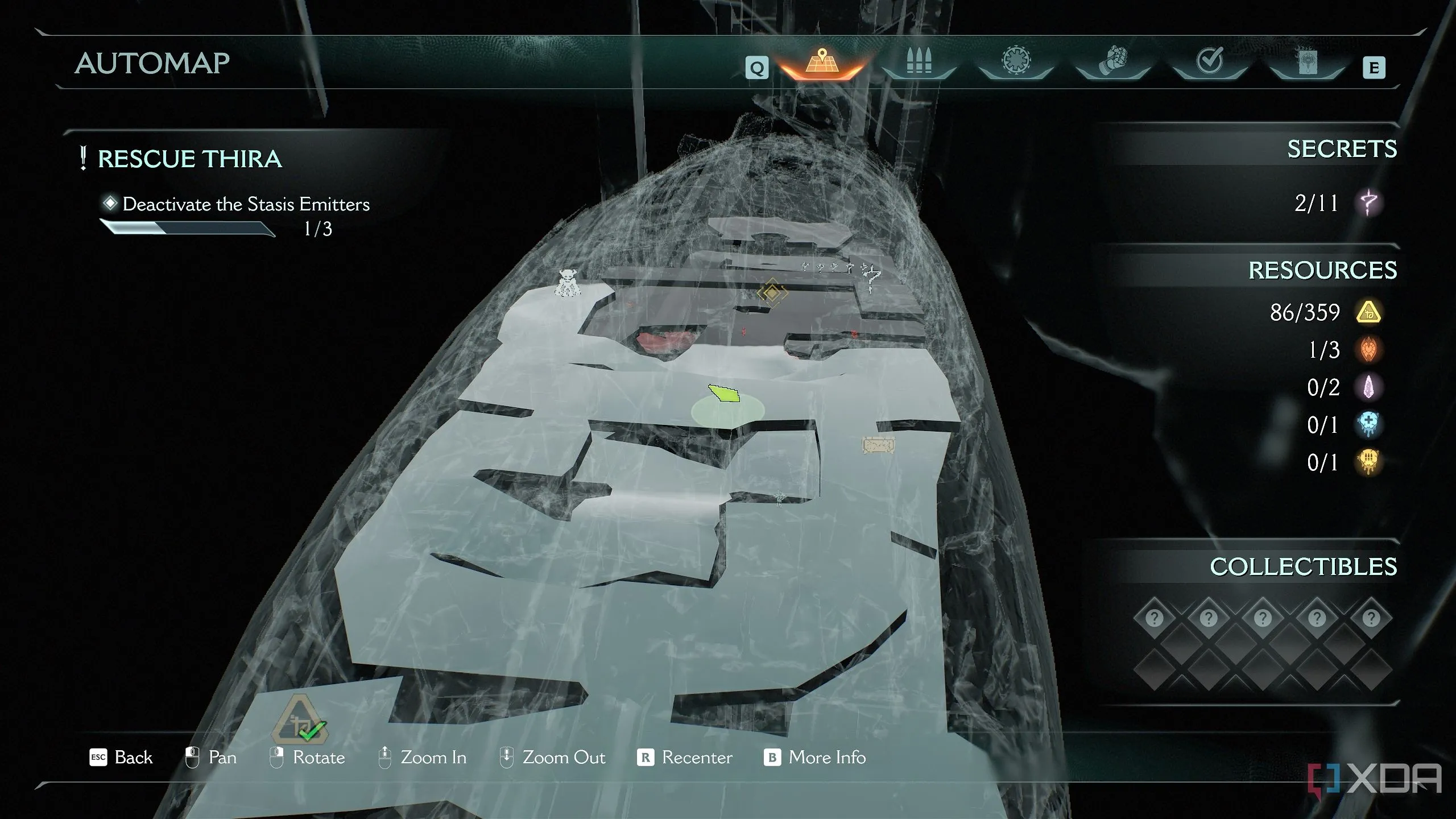Click the green player arrow marker
This screenshot has height=819, width=1456.
point(724,392)
